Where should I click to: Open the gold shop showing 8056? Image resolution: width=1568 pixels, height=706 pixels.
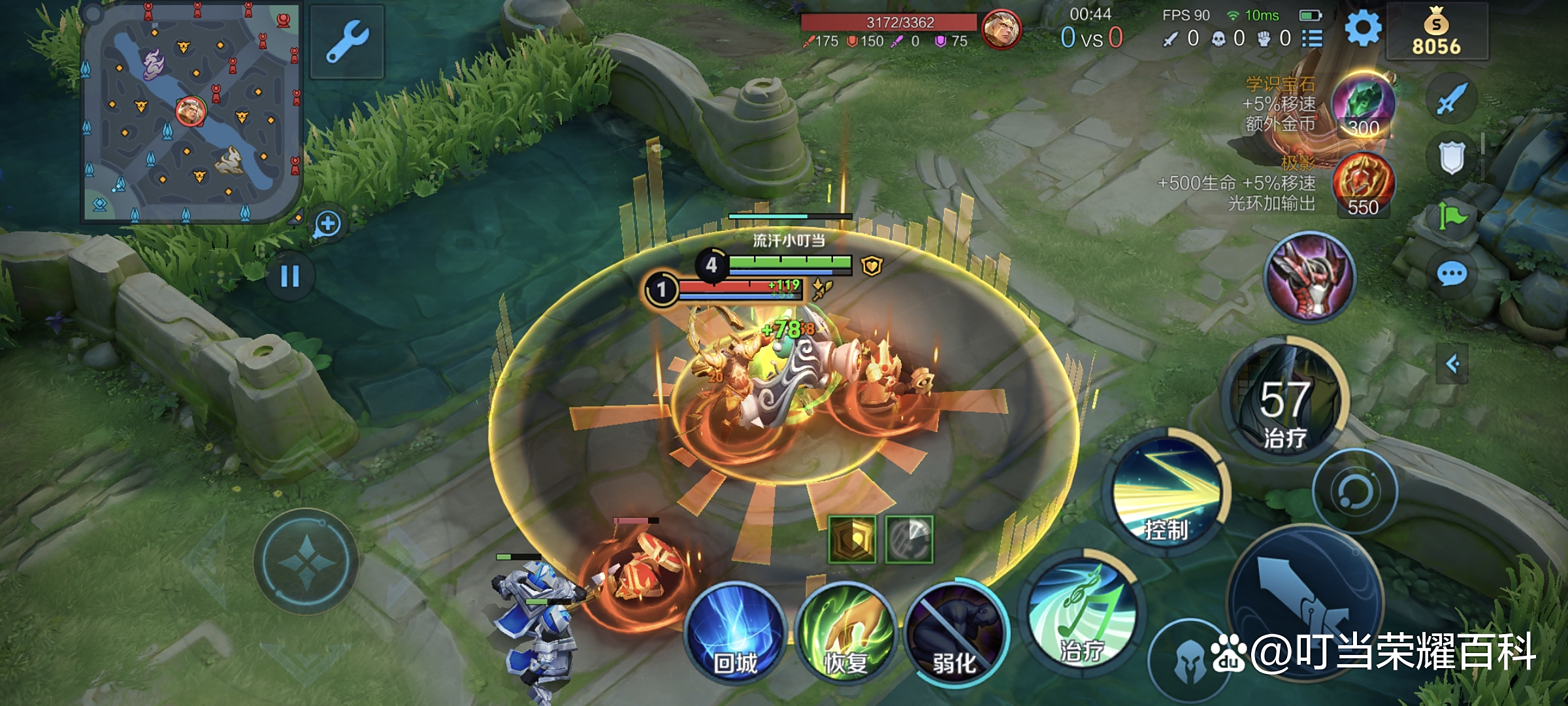click(x=1436, y=33)
